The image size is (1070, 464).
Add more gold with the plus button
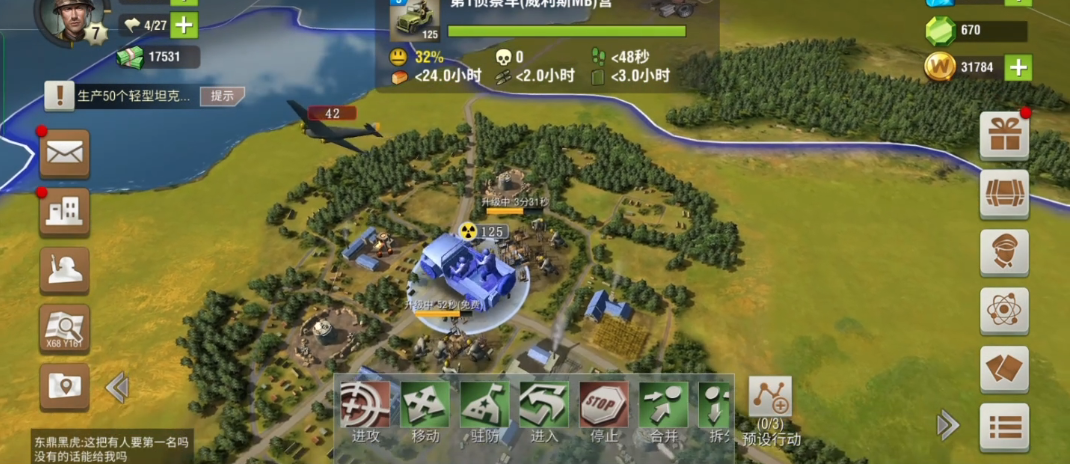(x=1018, y=67)
